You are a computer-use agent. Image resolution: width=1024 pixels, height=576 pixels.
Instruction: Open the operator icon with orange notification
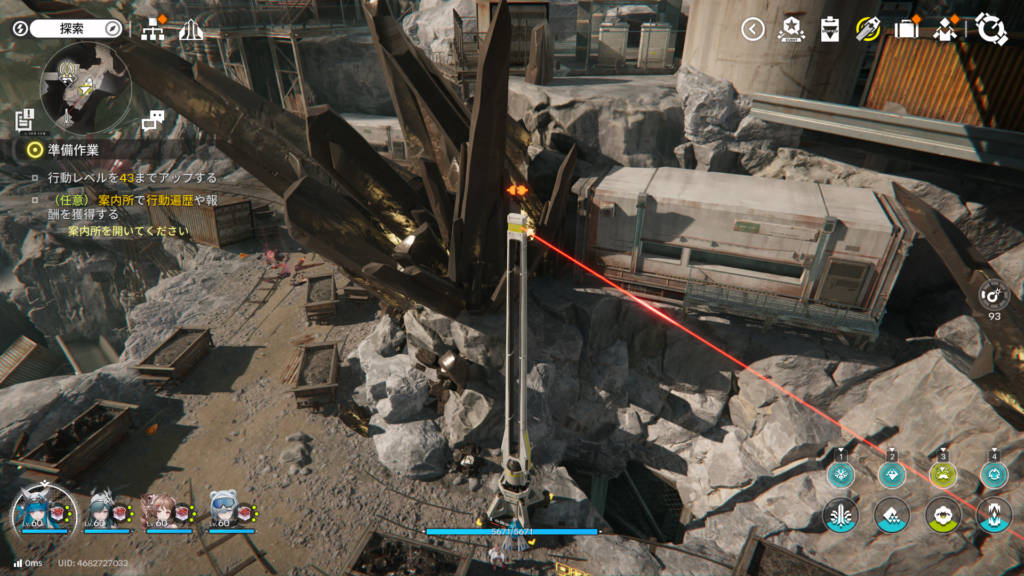pyautogui.click(x=945, y=29)
